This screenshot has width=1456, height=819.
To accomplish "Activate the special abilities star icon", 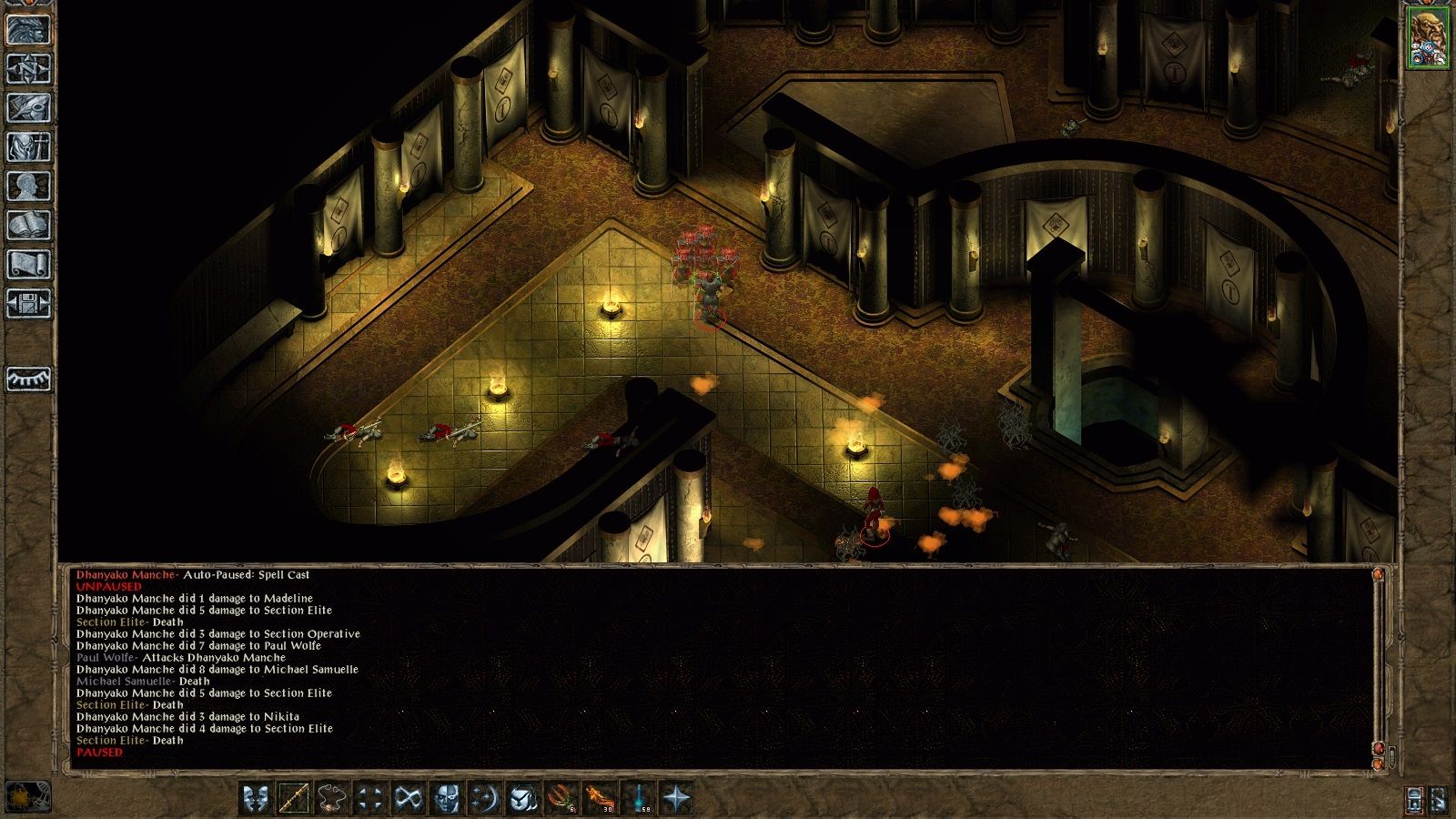I will click(676, 797).
